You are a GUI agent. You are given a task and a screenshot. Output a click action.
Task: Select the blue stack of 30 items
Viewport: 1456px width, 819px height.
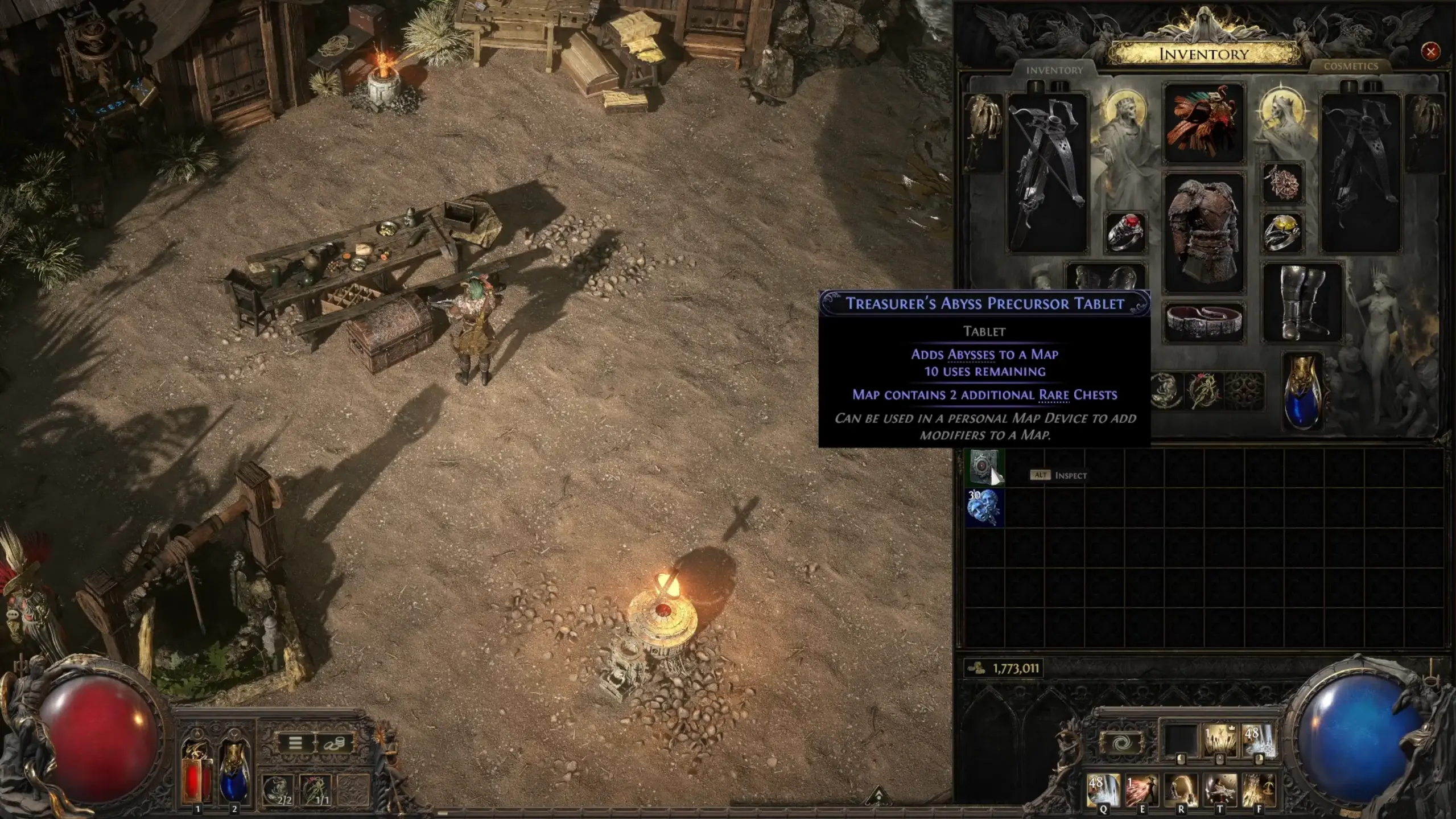(984, 507)
